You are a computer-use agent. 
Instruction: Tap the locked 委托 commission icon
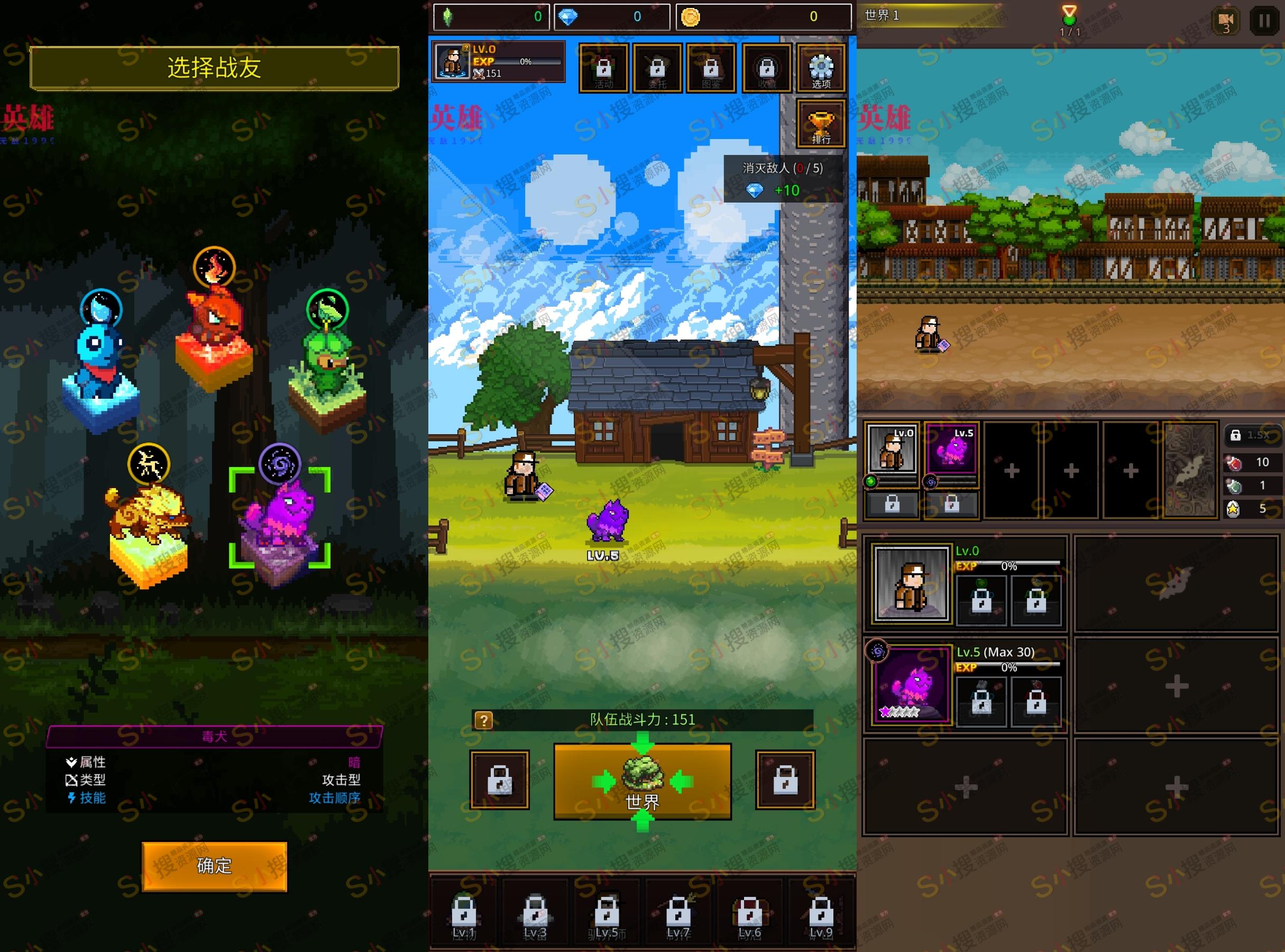tap(658, 68)
